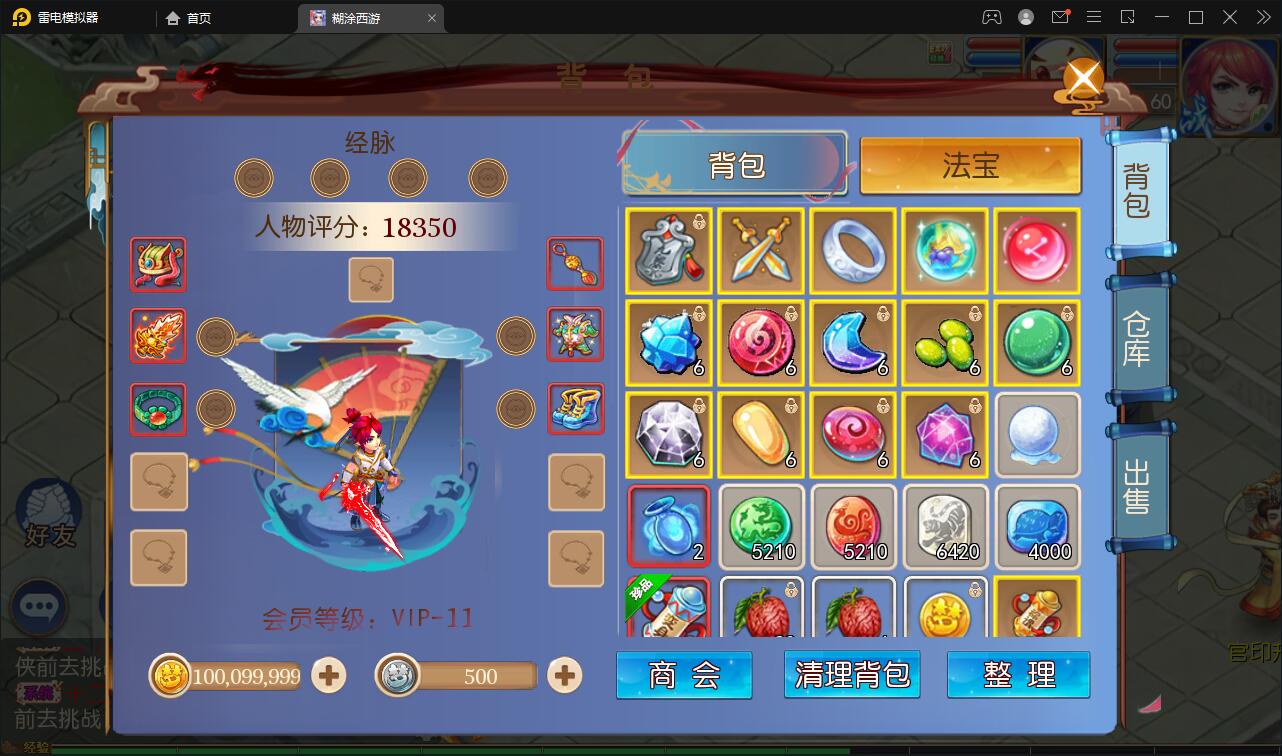Screen dimensions: 1282x756
Task: Switch to the 法宝 tab
Action: point(969,167)
